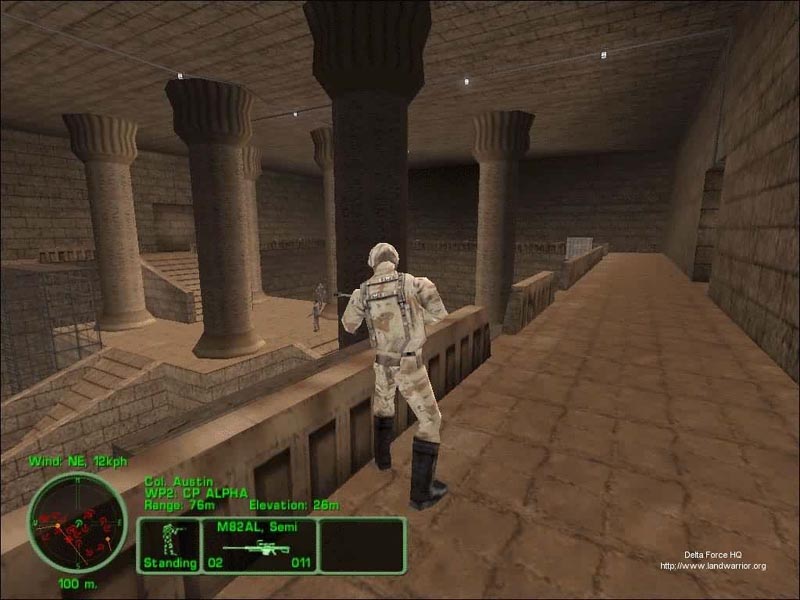Image resolution: width=800 pixels, height=600 pixels.
Task: Select the Standing stance indicator panel
Action: click(168, 545)
